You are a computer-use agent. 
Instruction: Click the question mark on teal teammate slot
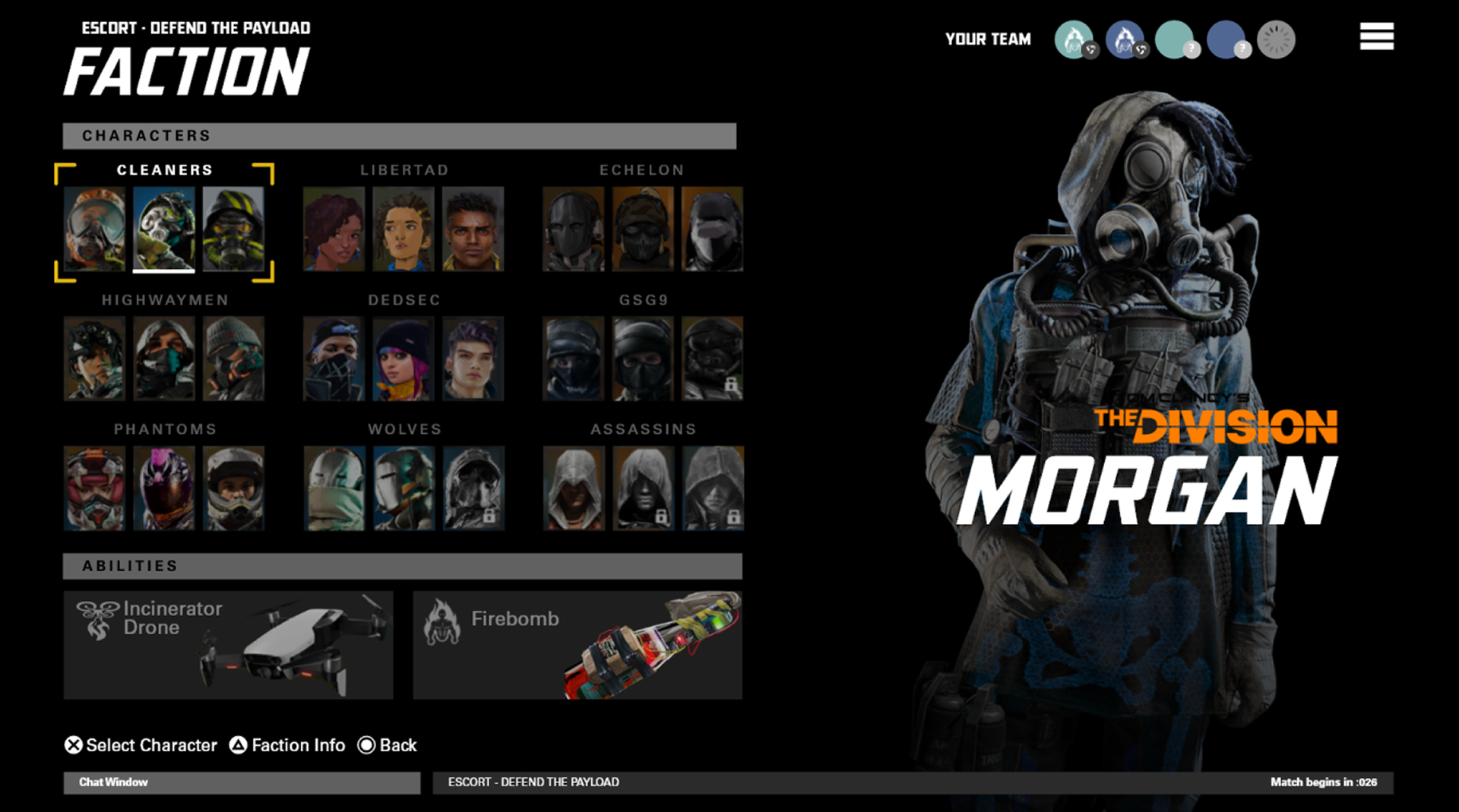tap(1193, 49)
